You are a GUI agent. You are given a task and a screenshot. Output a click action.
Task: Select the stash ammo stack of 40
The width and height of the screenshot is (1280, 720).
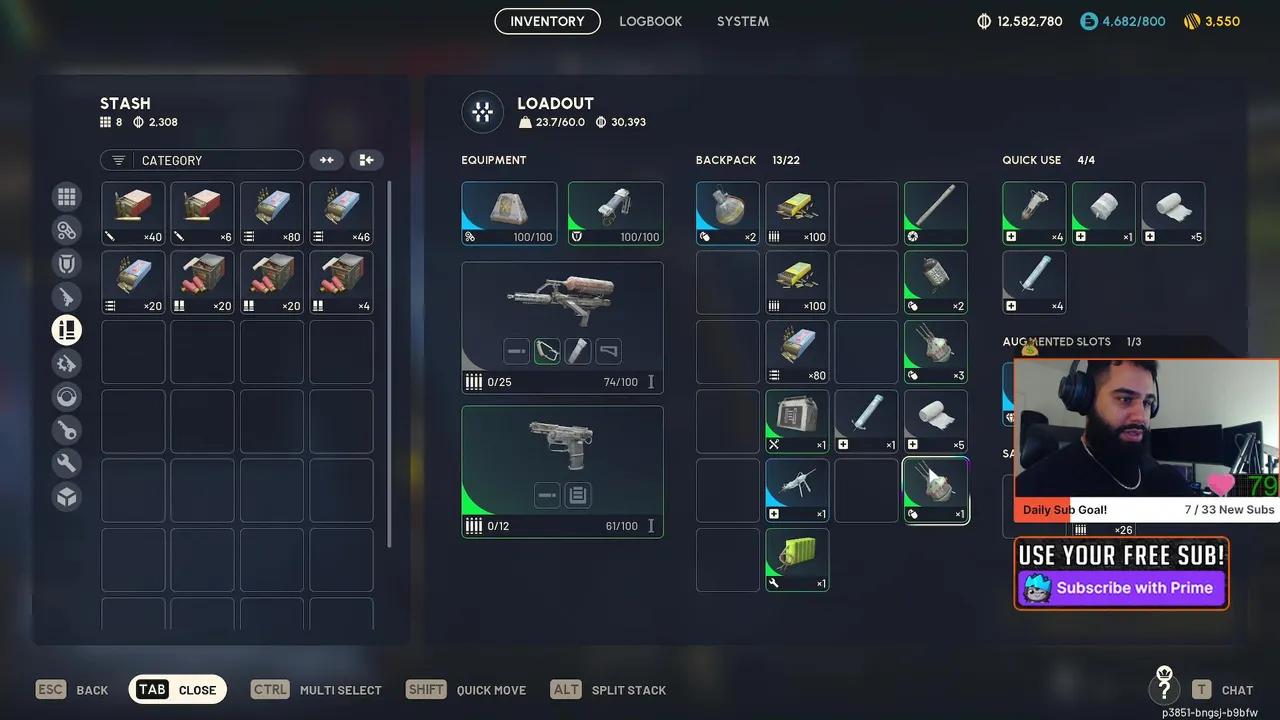coord(133,213)
